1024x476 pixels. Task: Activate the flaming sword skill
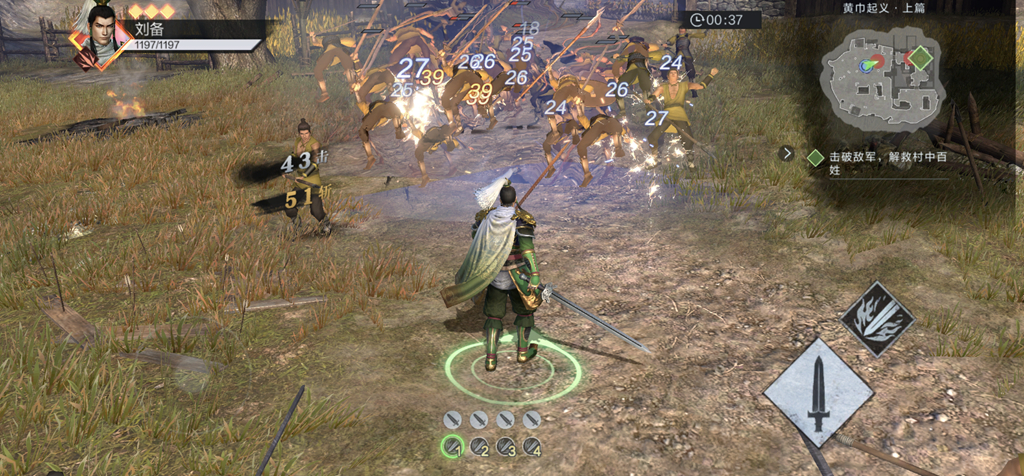[x=877, y=320]
